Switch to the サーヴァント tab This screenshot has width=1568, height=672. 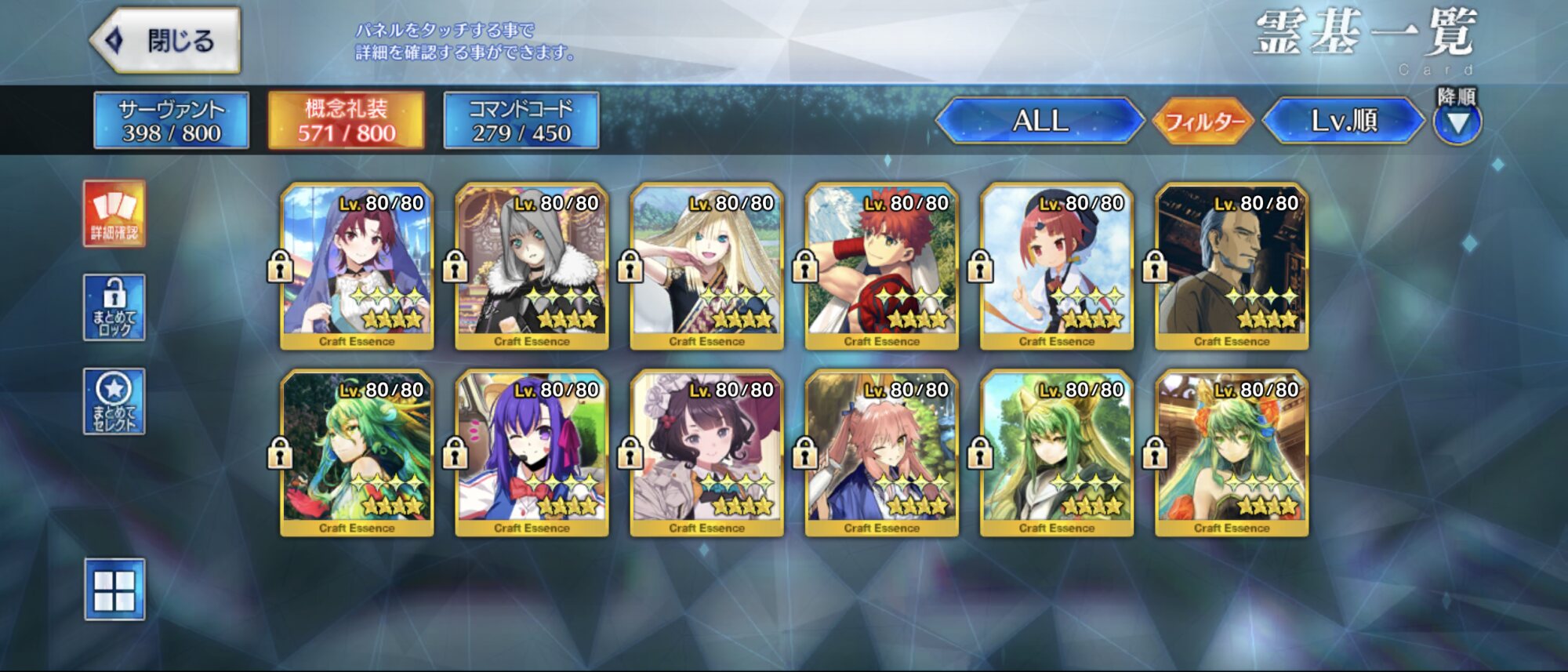click(171, 120)
